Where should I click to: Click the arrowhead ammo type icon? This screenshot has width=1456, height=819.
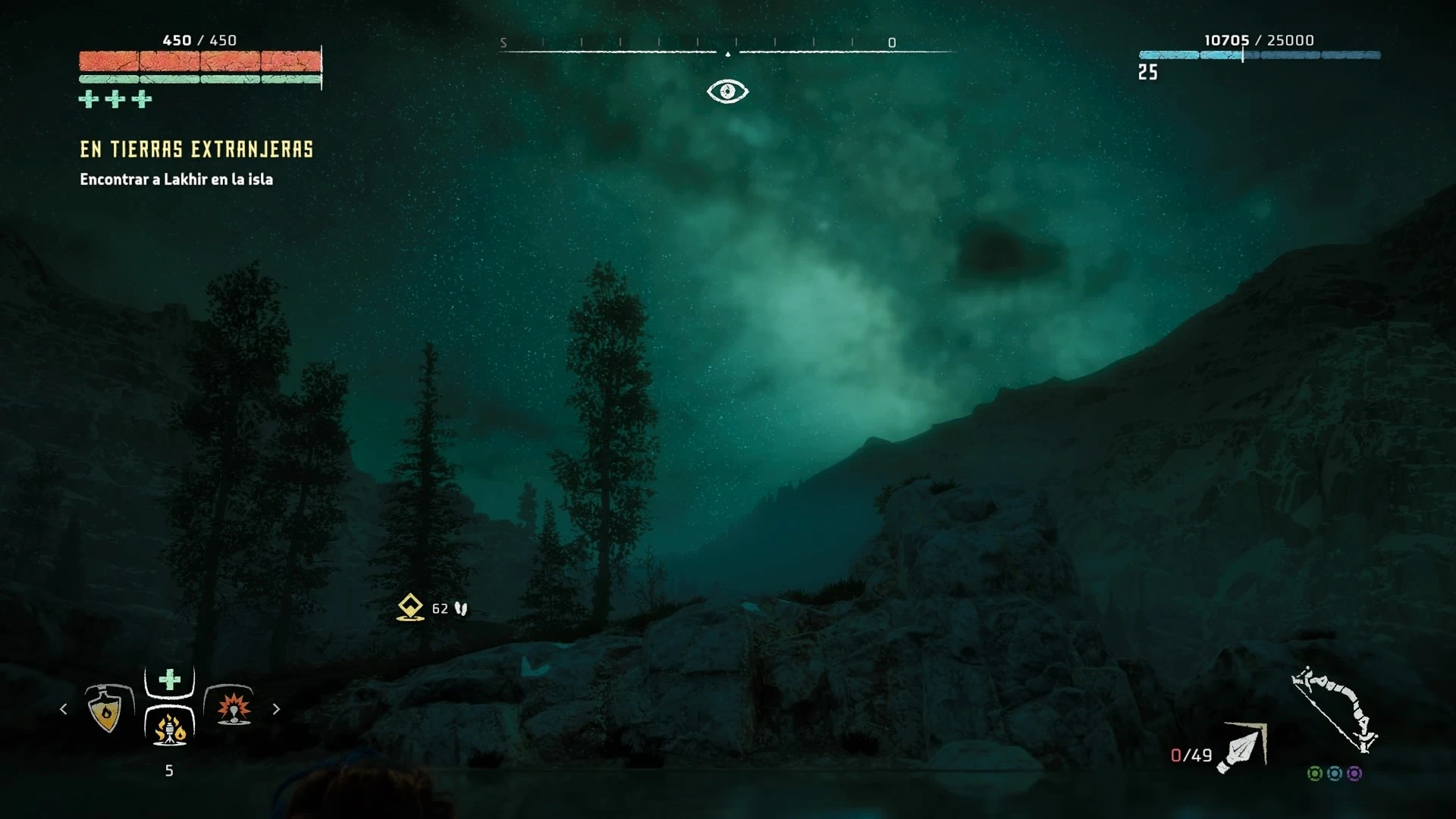pos(1243,748)
